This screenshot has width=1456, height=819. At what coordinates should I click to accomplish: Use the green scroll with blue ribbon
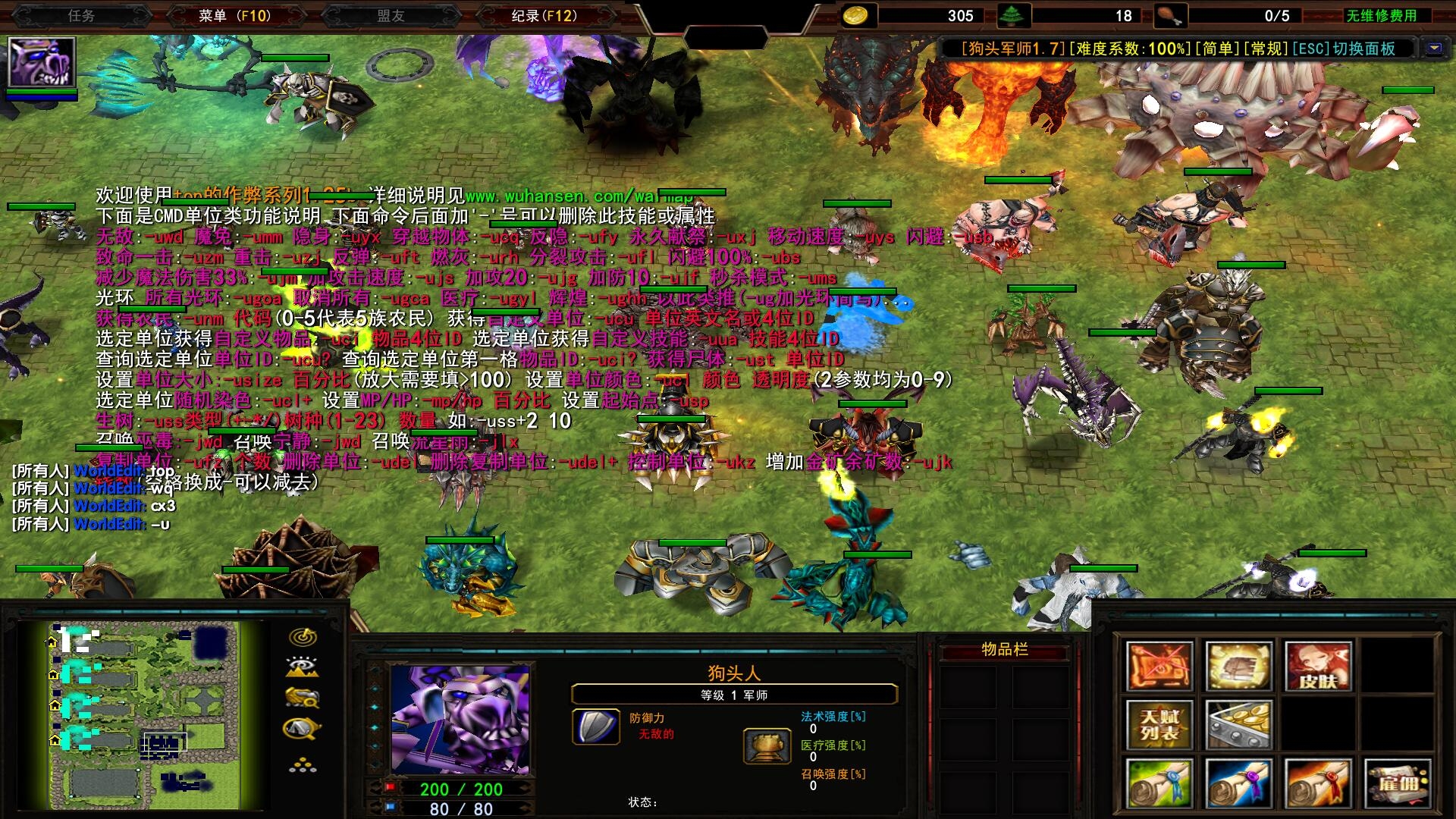click(x=1159, y=783)
